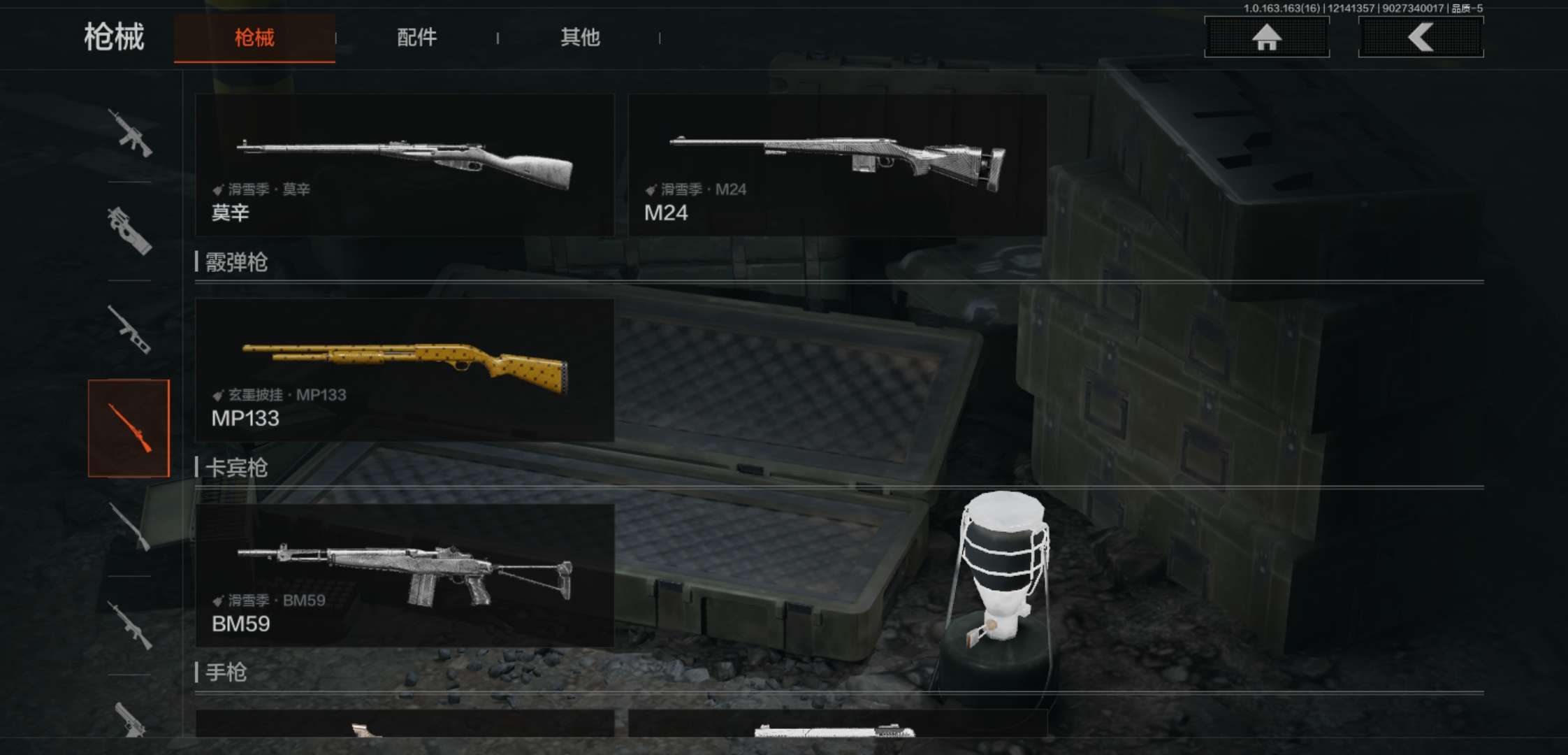Viewport: 1568px width, 755px height.
Task: Select the golden MP133 shotgun card
Action: (x=405, y=370)
